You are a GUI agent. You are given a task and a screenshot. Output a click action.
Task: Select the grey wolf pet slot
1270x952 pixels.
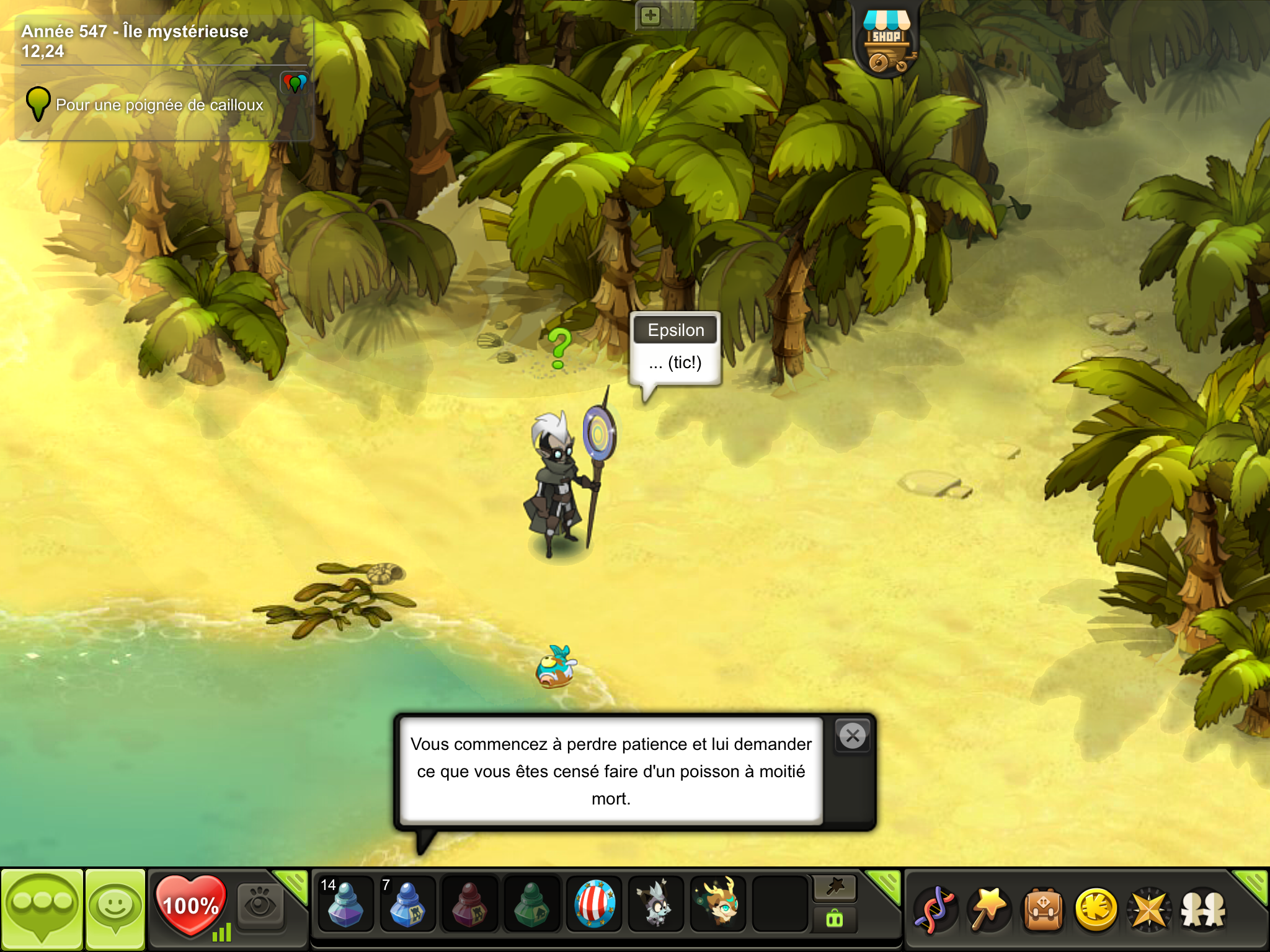655,904
